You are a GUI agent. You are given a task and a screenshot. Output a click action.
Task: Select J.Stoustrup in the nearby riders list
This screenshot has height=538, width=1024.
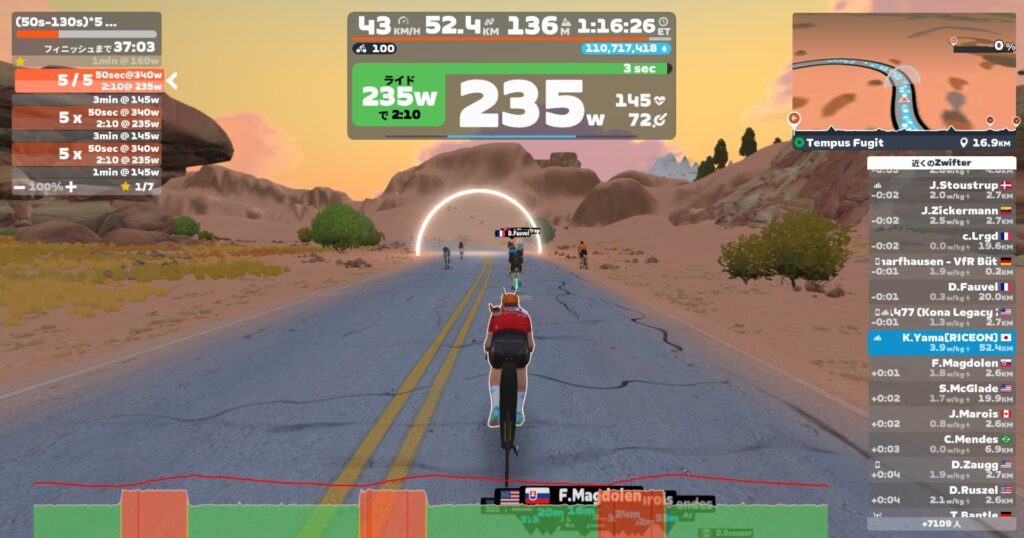(941, 190)
